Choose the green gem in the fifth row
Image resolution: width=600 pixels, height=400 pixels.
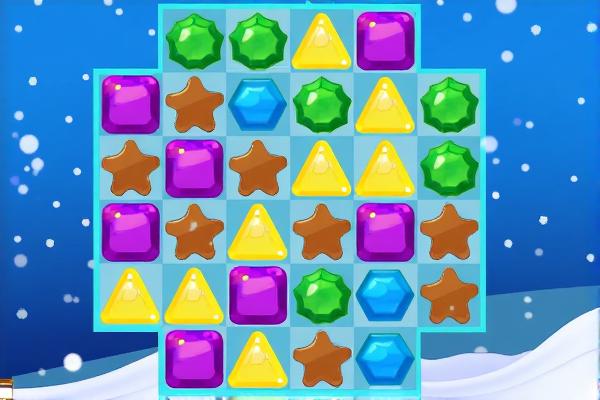click(x=322, y=294)
